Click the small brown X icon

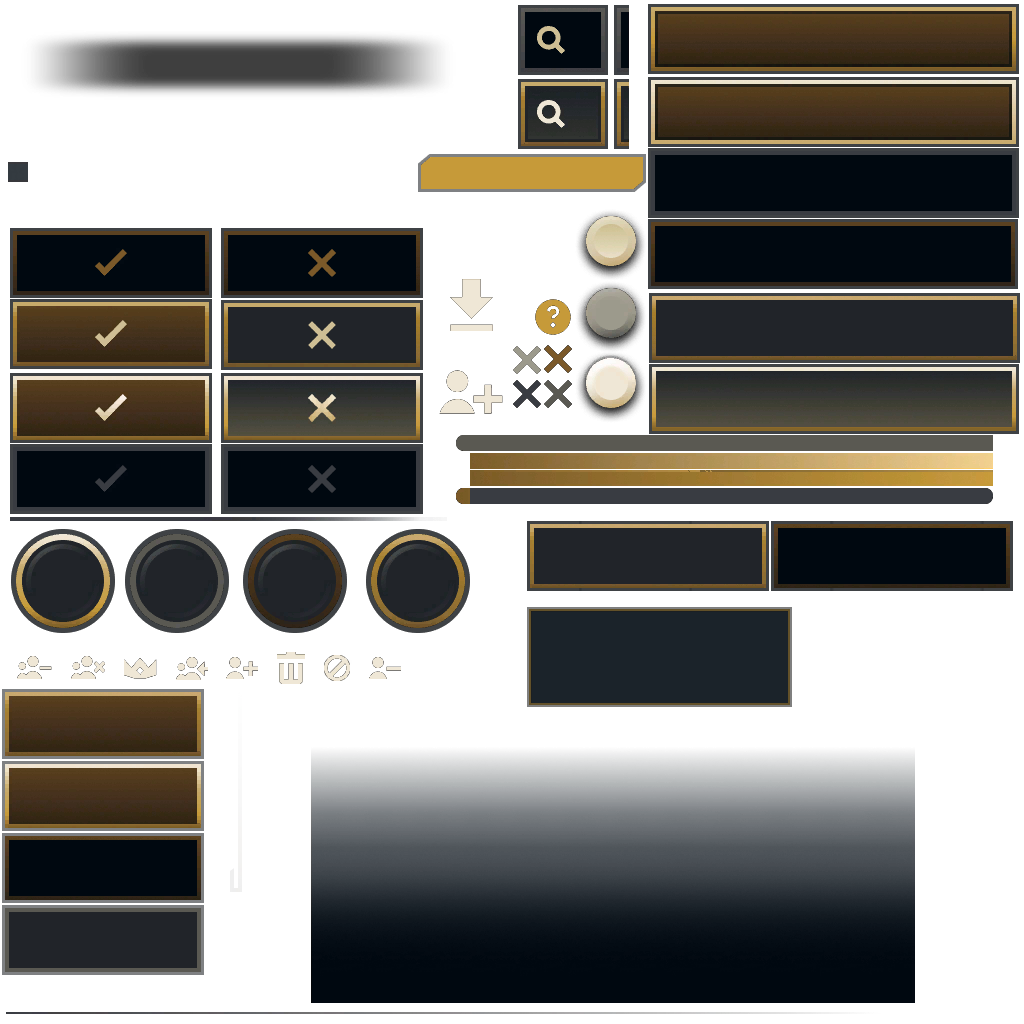click(558, 359)
